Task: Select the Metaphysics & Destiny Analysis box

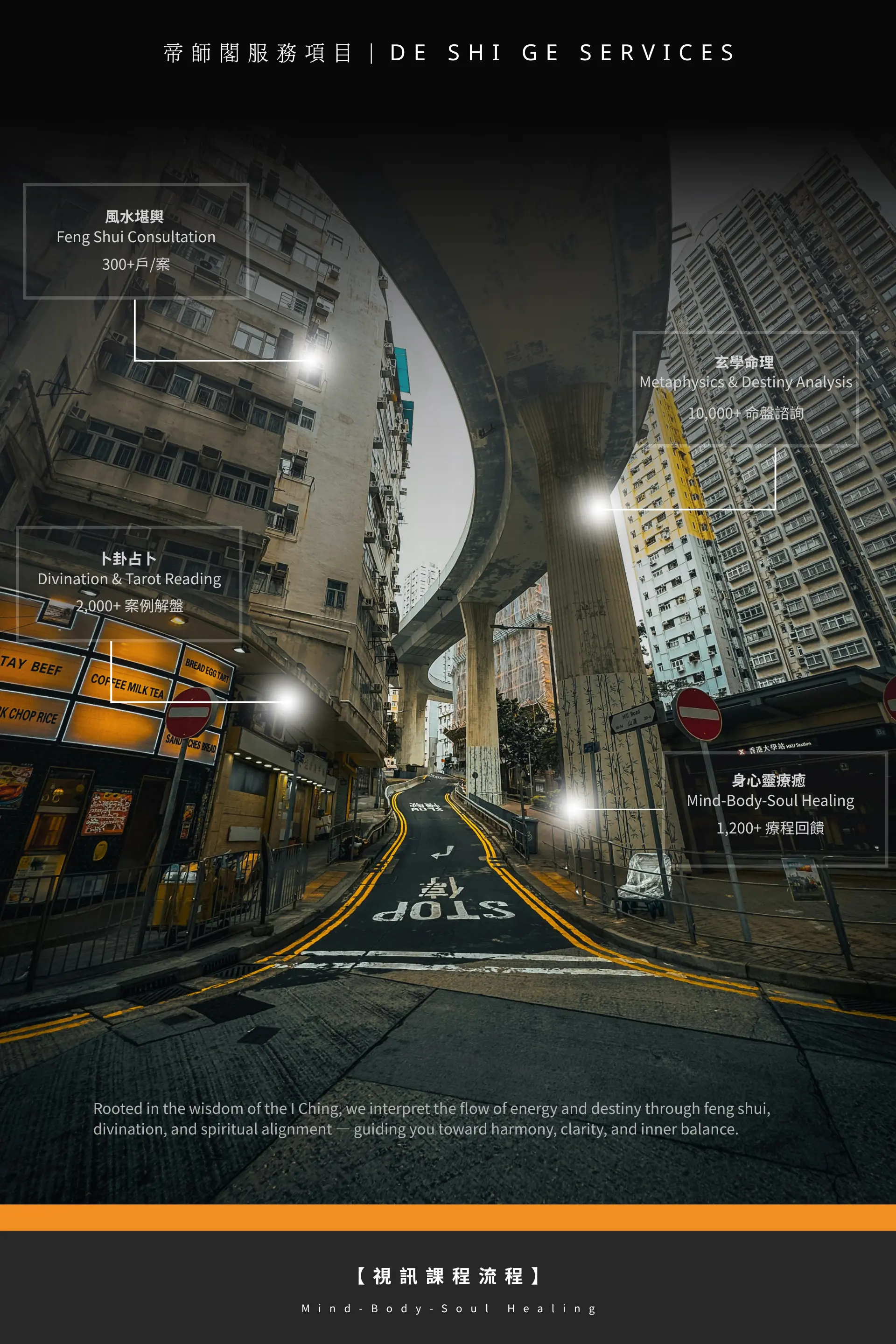Action: (745, 388)
